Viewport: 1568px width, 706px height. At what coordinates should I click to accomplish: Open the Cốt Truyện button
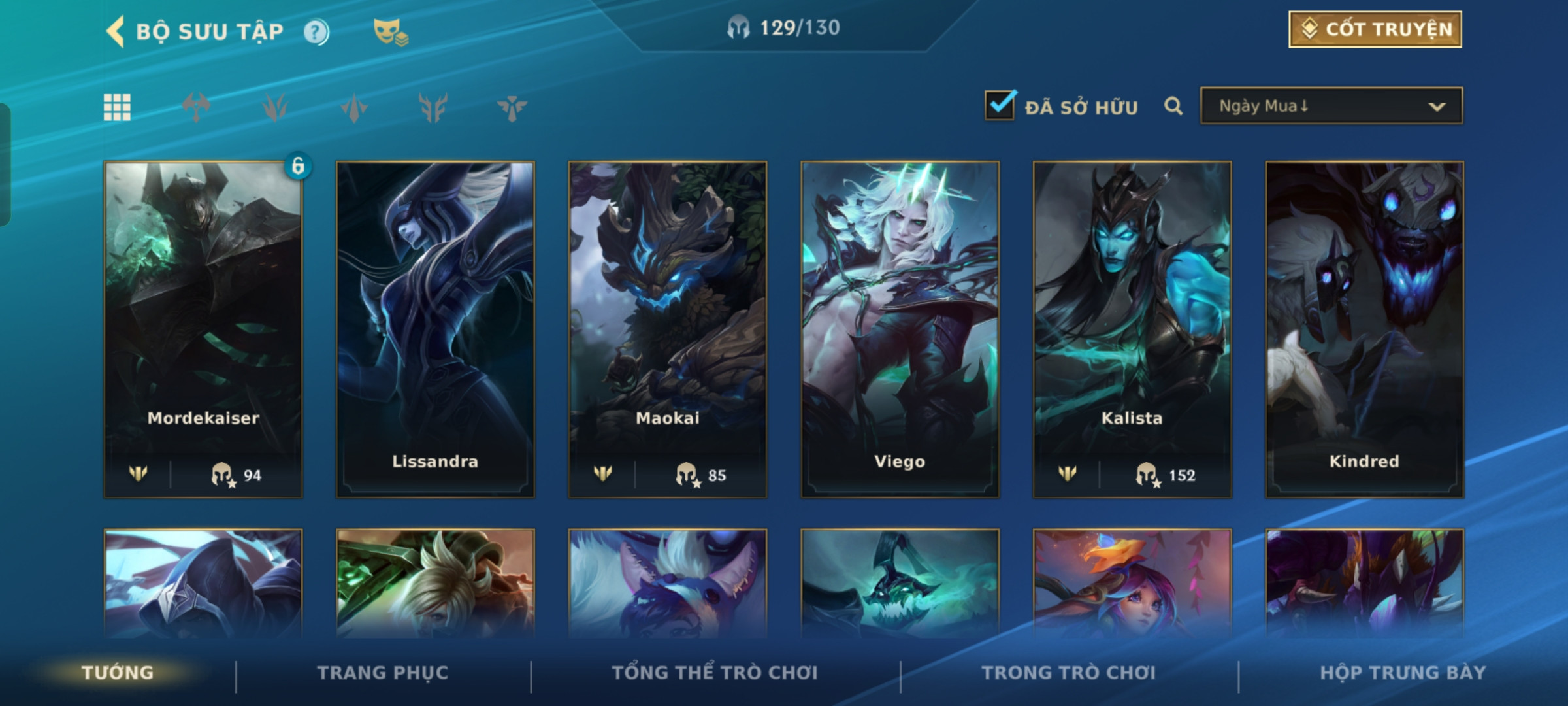[1375, 29]
